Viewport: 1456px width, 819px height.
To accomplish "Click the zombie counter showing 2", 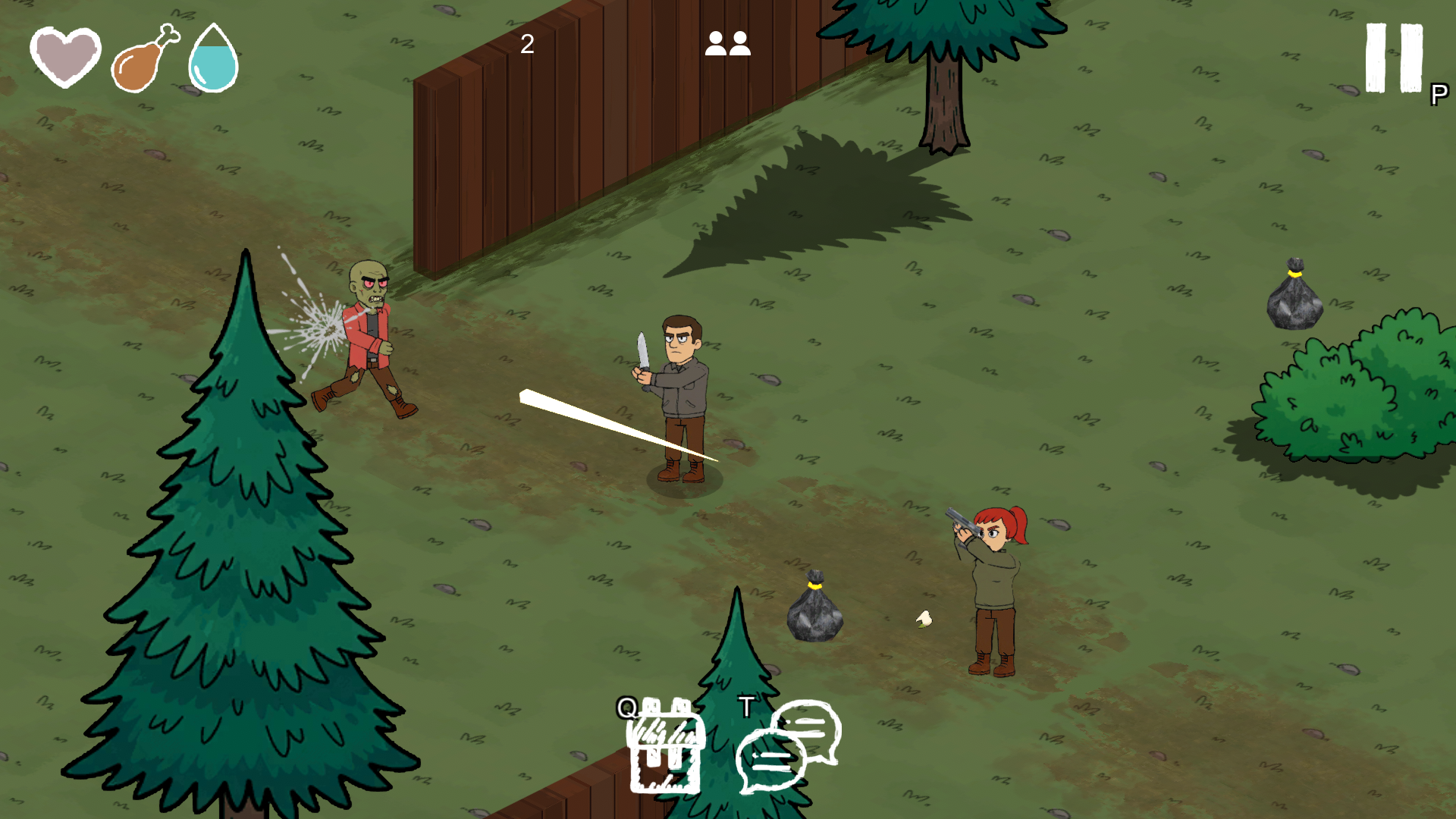I will click(x=526, y=44).
